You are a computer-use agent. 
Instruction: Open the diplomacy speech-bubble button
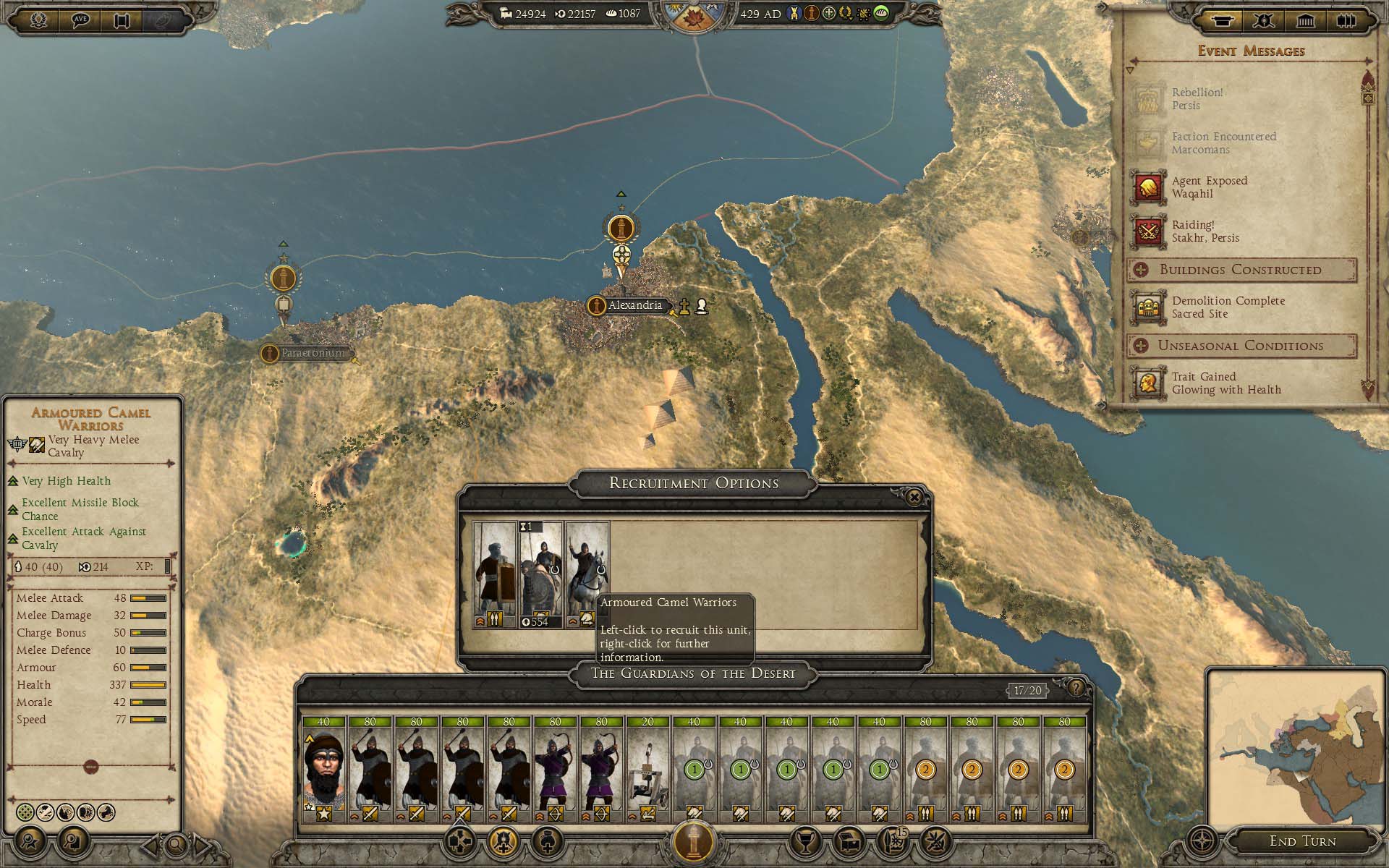80,20
